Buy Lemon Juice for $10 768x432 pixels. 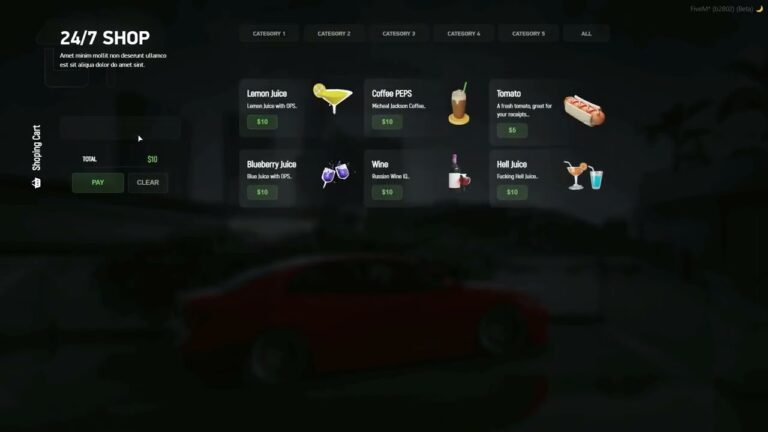point(262,122)
